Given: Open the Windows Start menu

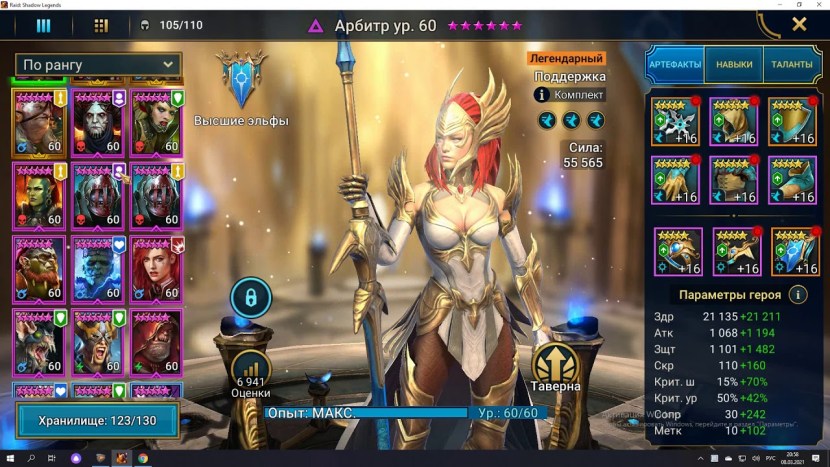Looking at the screenshot, I should pyautogui.click(x=10, y=457).
